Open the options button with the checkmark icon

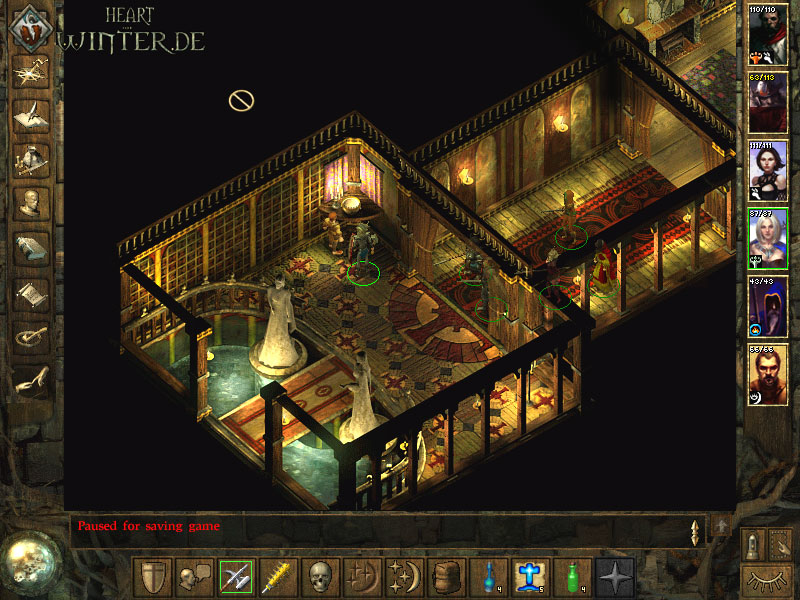point(31,337)
